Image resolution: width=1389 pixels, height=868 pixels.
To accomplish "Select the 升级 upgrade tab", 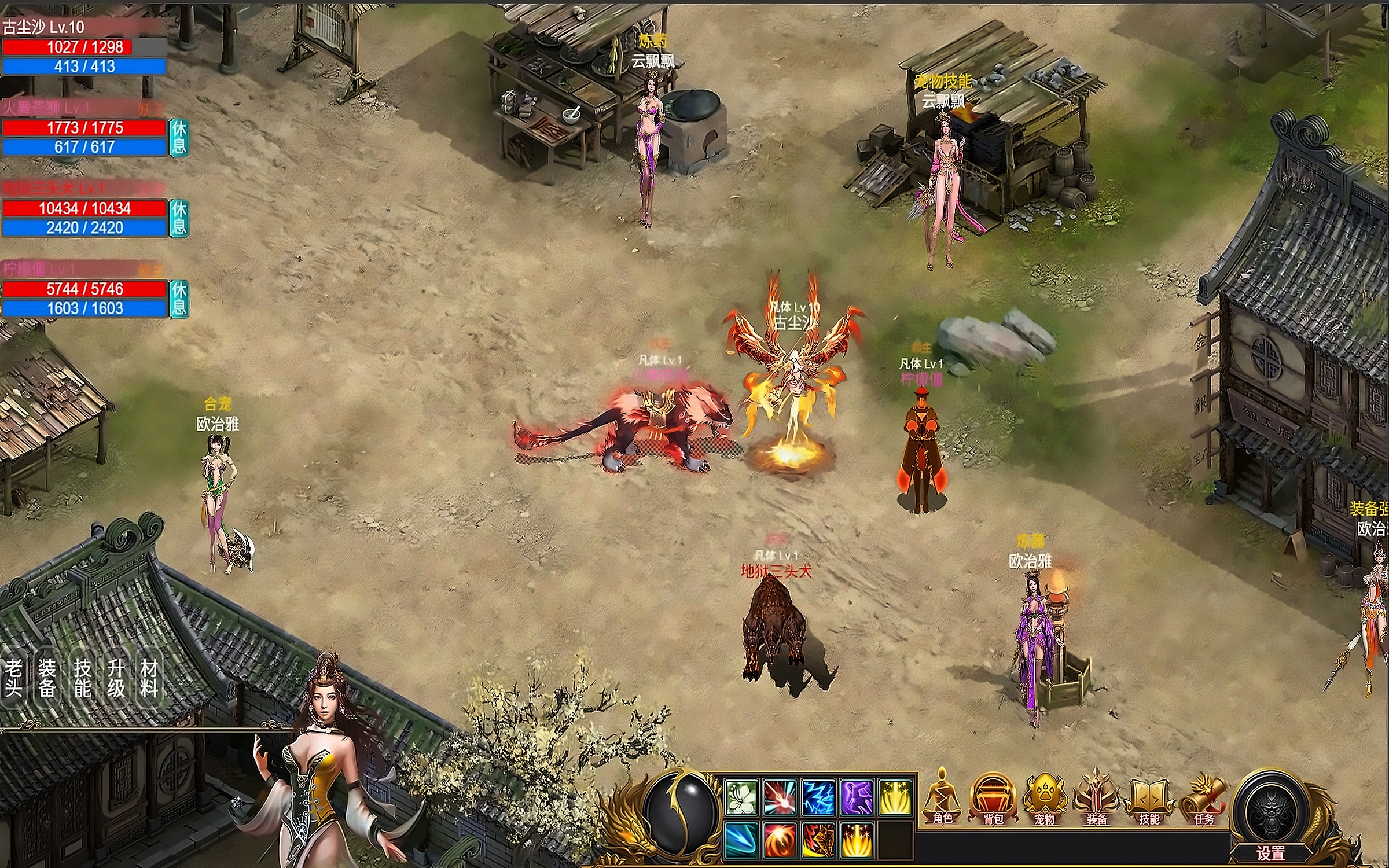I will tap(116, 678).
